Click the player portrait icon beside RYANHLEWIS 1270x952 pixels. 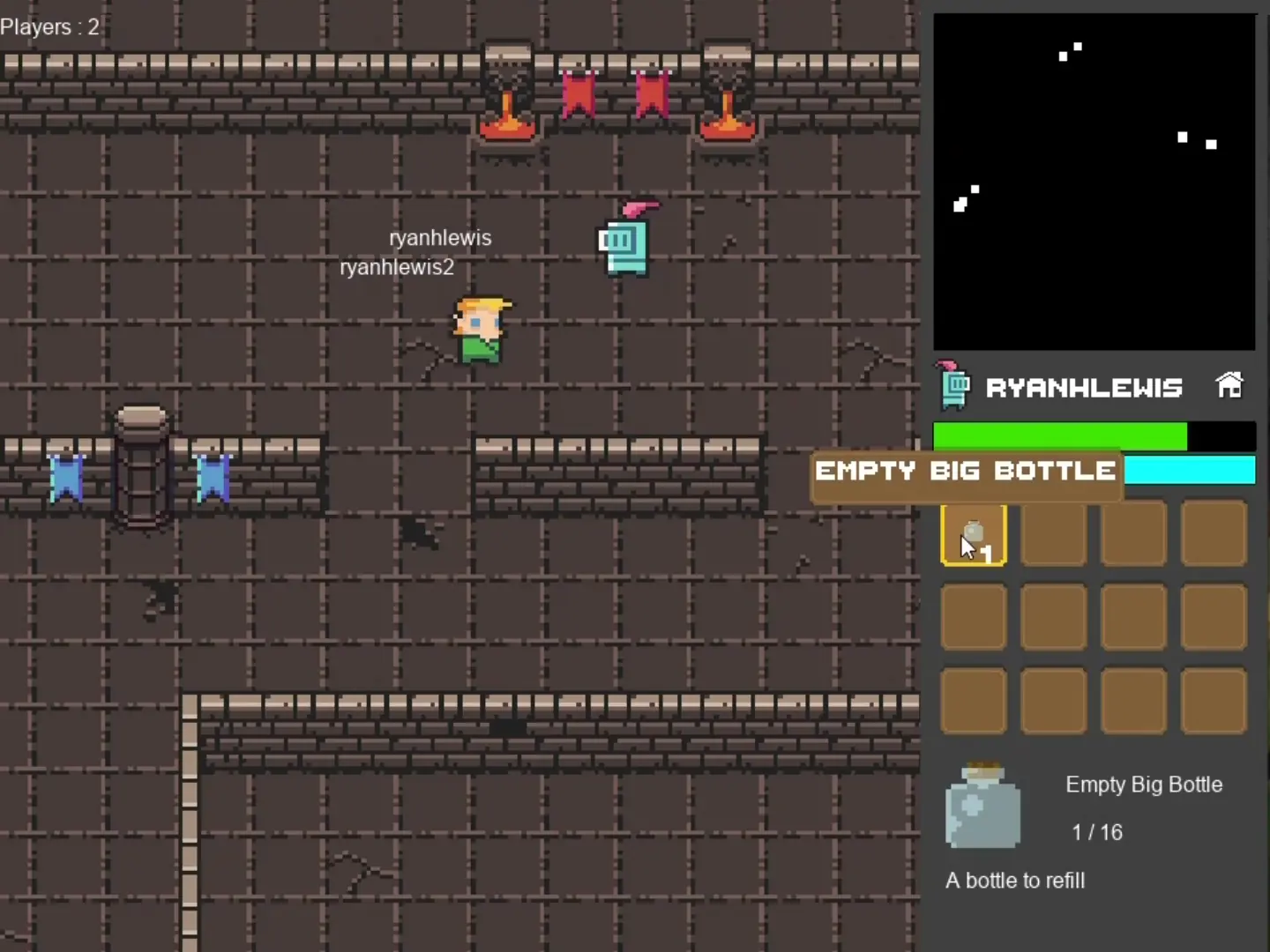953,386
